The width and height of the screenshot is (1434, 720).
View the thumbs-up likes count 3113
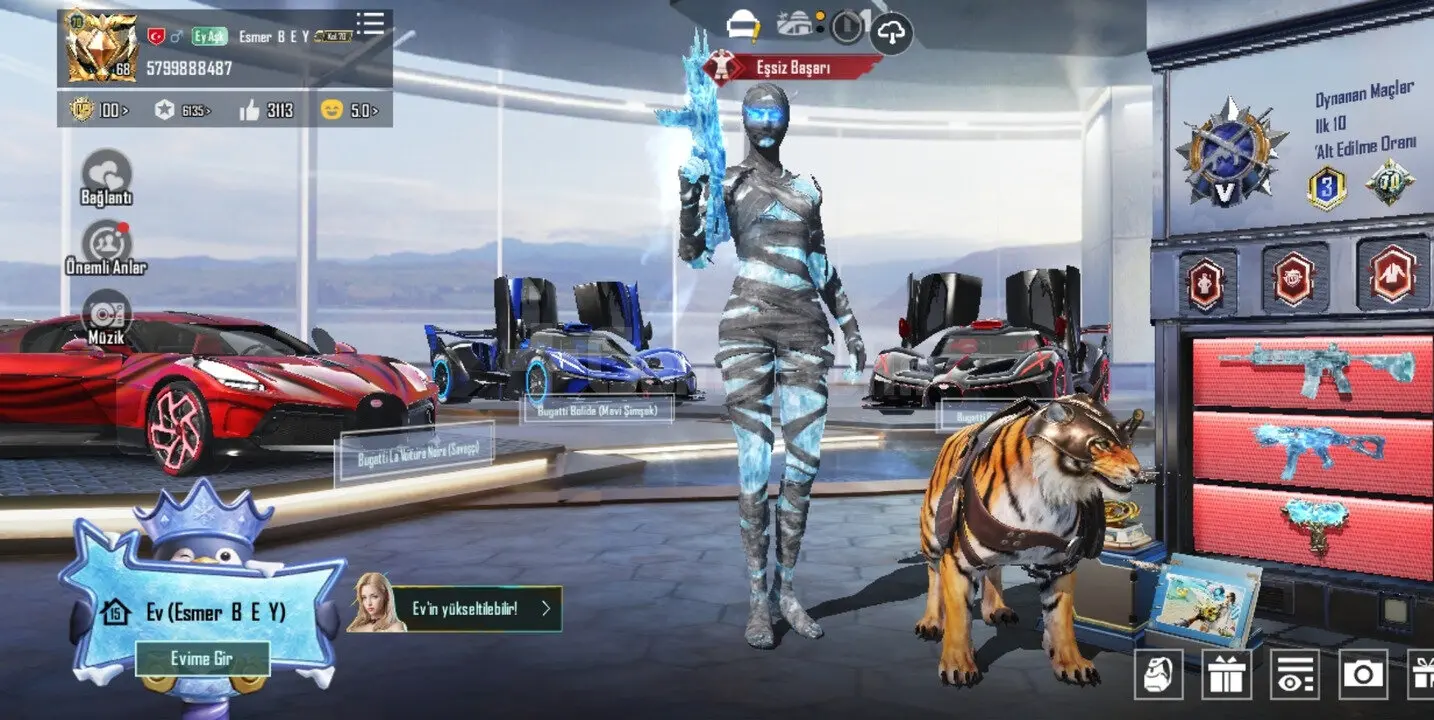266,110
